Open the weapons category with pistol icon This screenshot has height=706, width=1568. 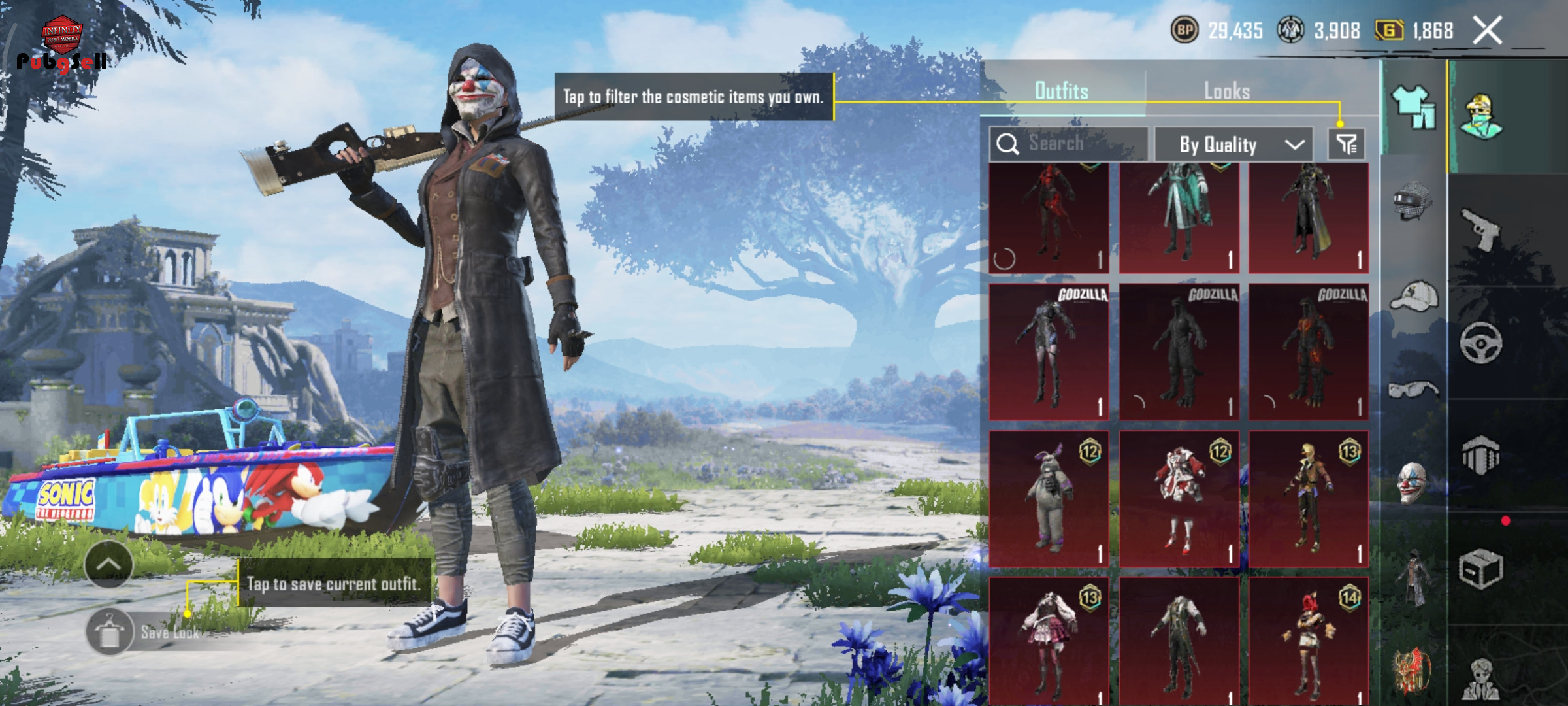tap(1480, 229)
